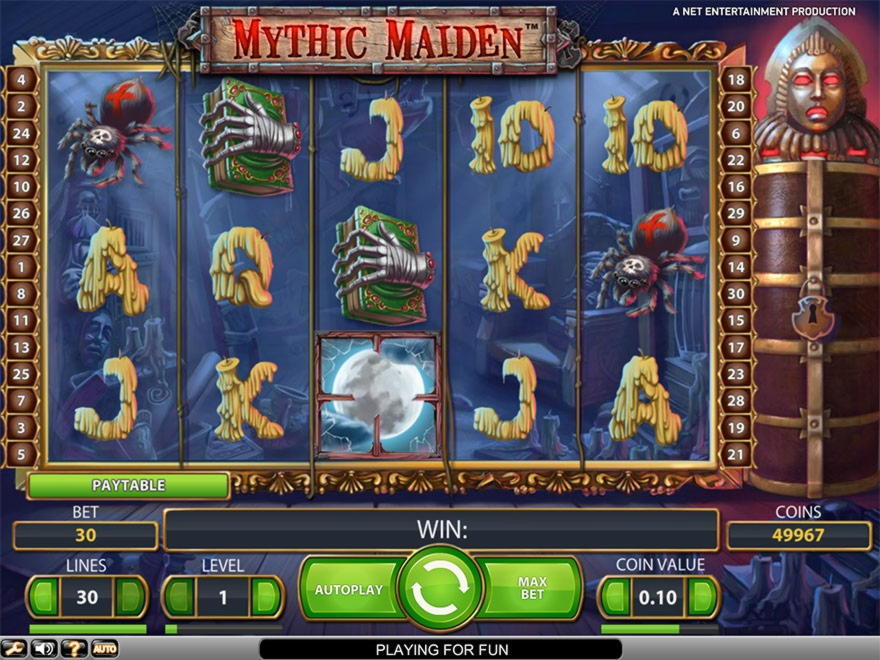Open the Paytable

click(128, 486)
